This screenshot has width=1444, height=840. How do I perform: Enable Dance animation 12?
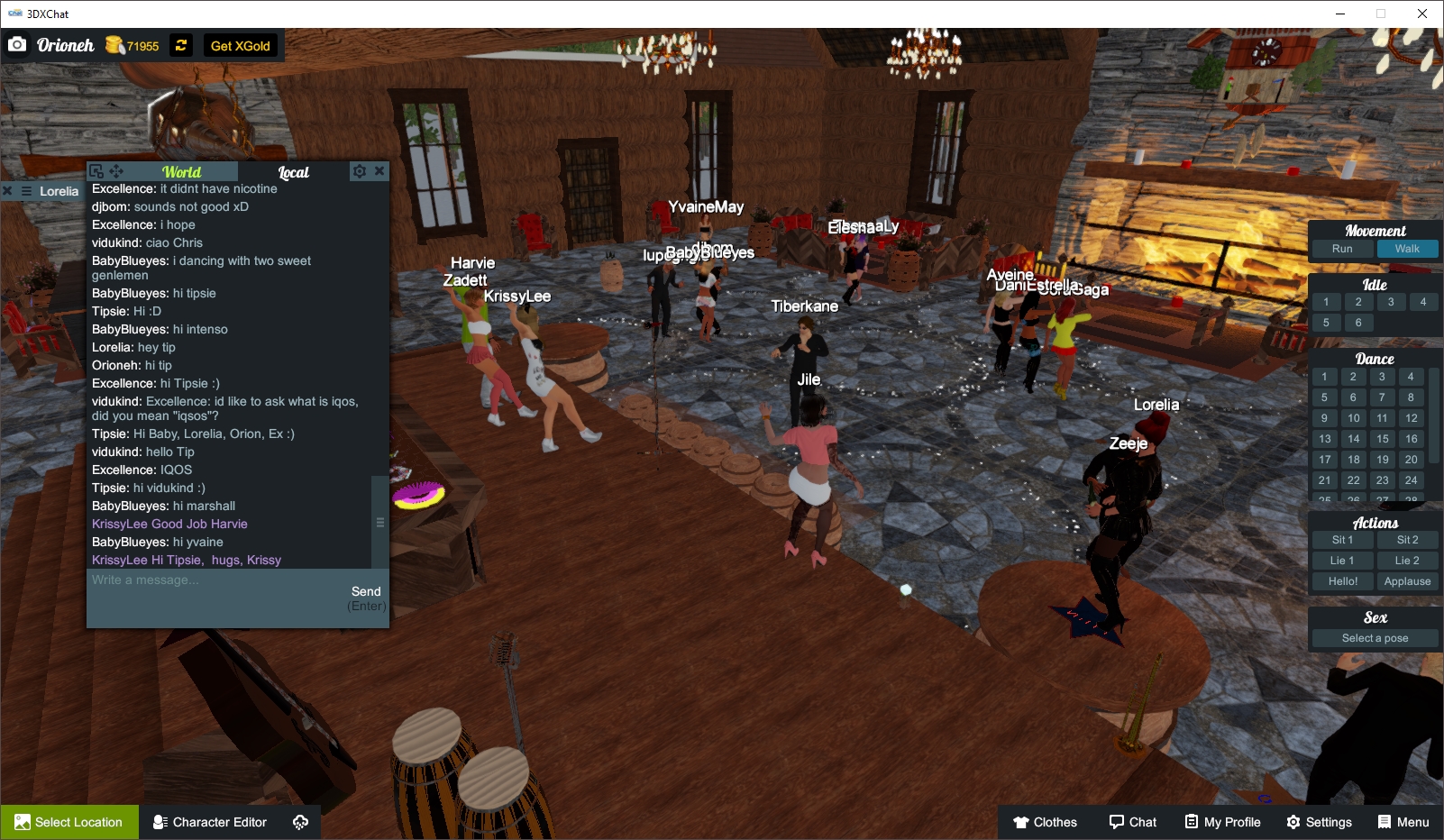(1410, 417)
